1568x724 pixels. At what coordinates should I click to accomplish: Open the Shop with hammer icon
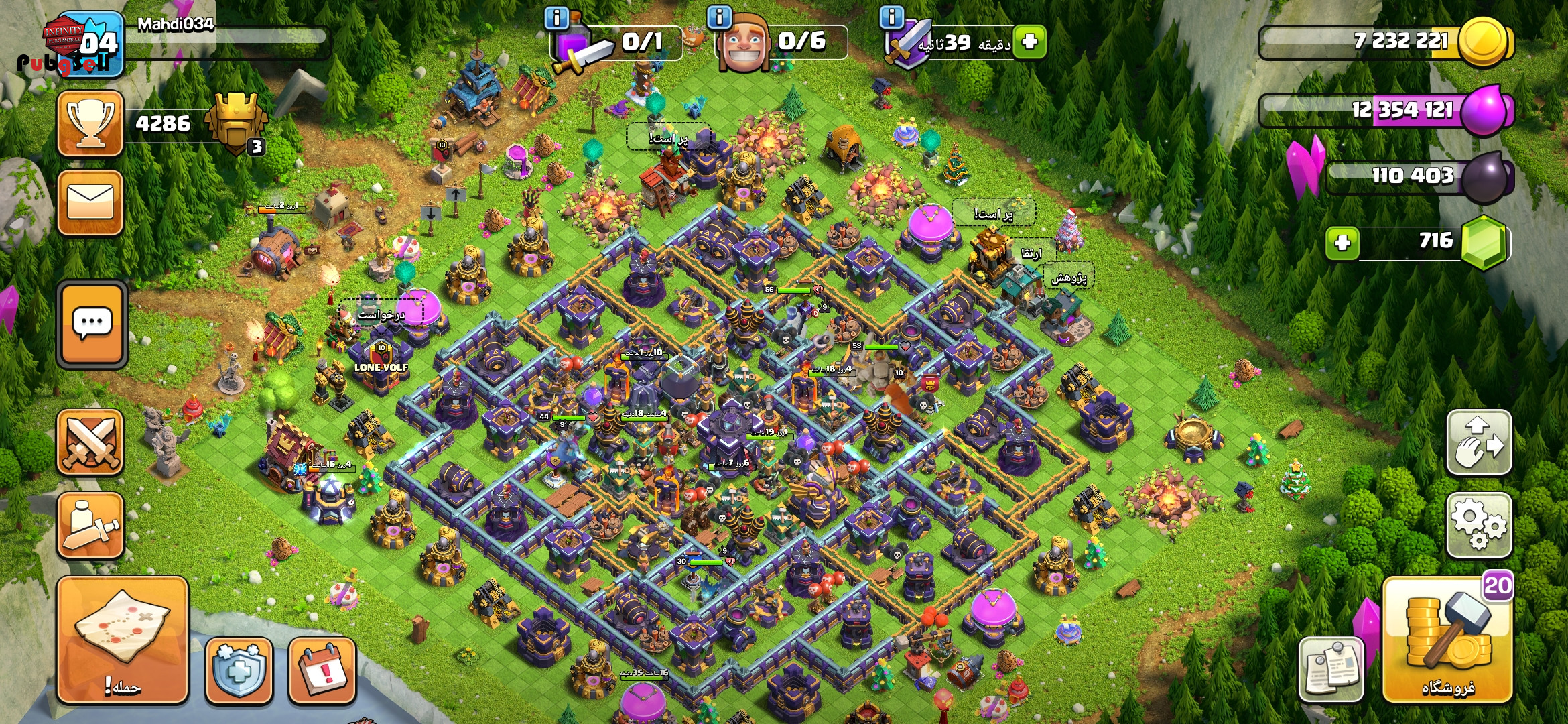pos(1447,640)
